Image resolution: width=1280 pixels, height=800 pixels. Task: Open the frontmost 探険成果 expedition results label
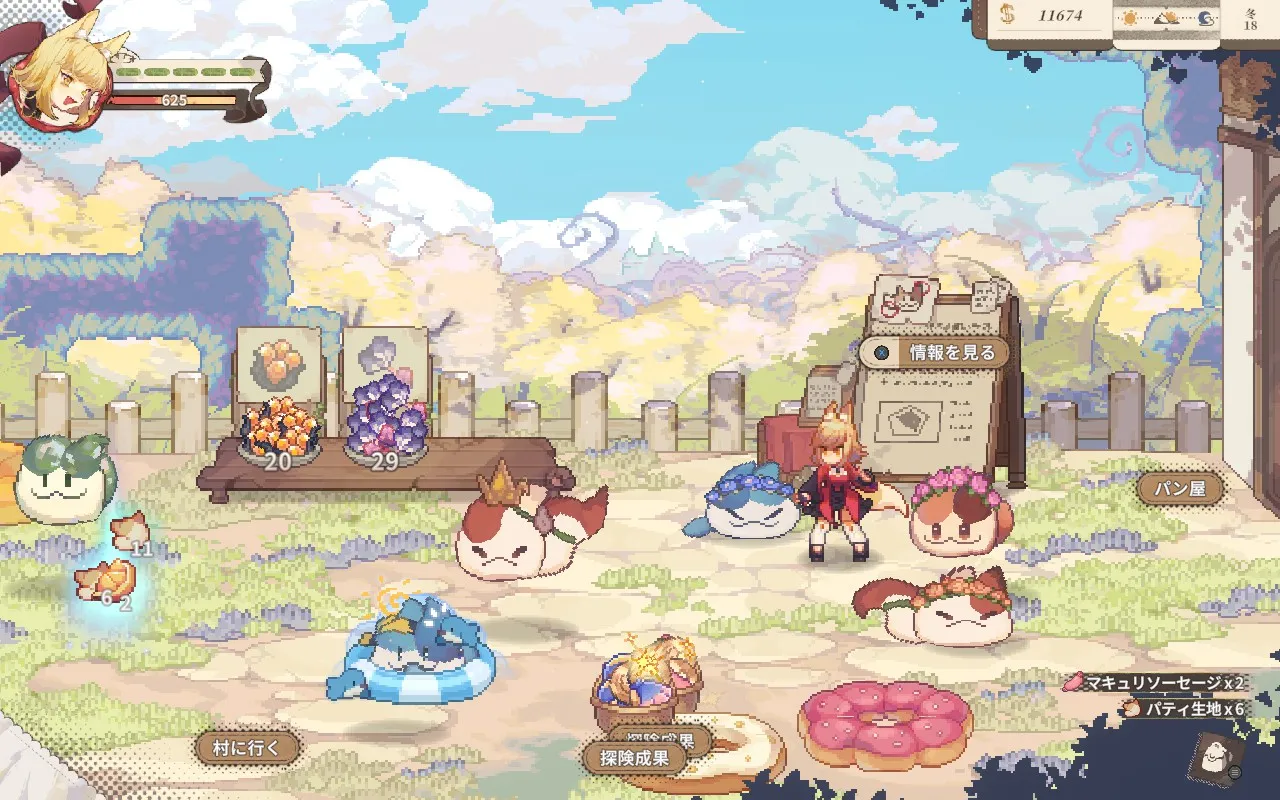634,758
